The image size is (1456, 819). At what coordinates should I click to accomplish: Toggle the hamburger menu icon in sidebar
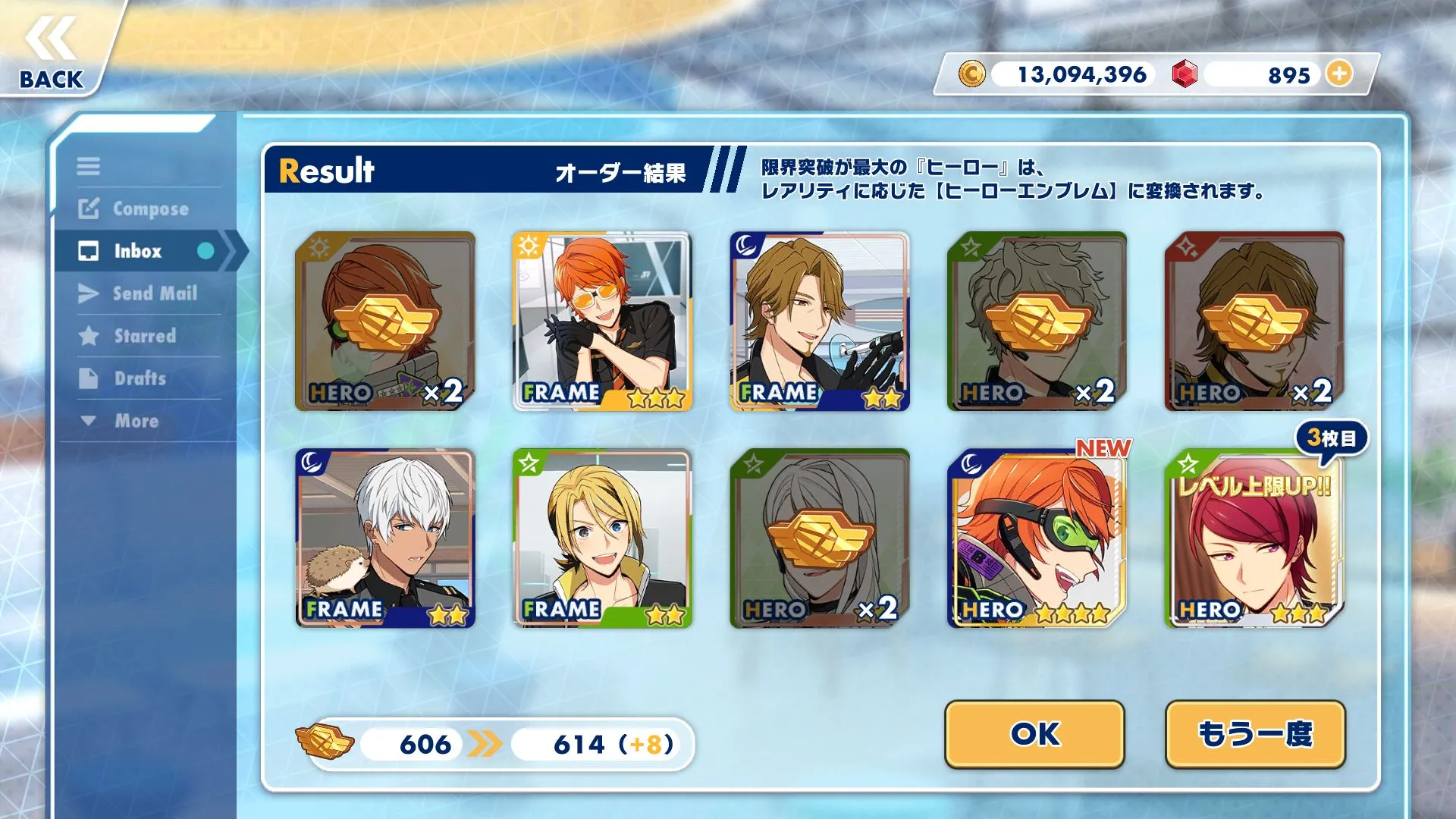pyautogui.click(x=88, y=166)
